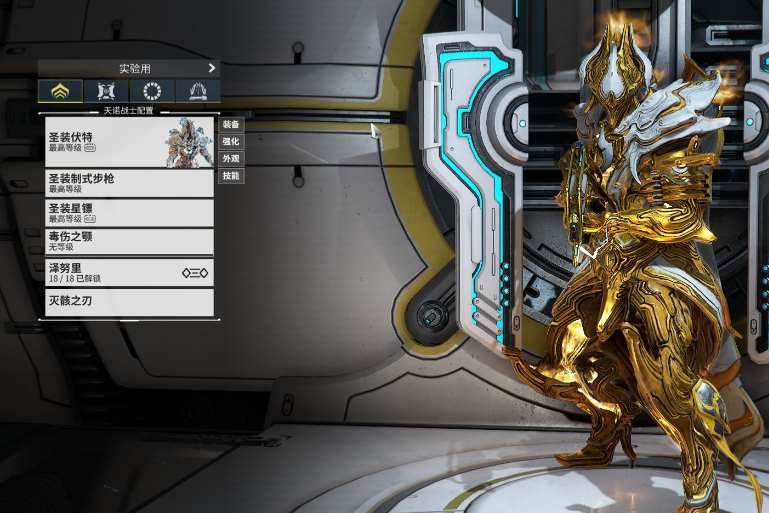This screenshot has width=769, height=513.
Task: Open the companion loadout tab
Action: click(x=106, y=91)
